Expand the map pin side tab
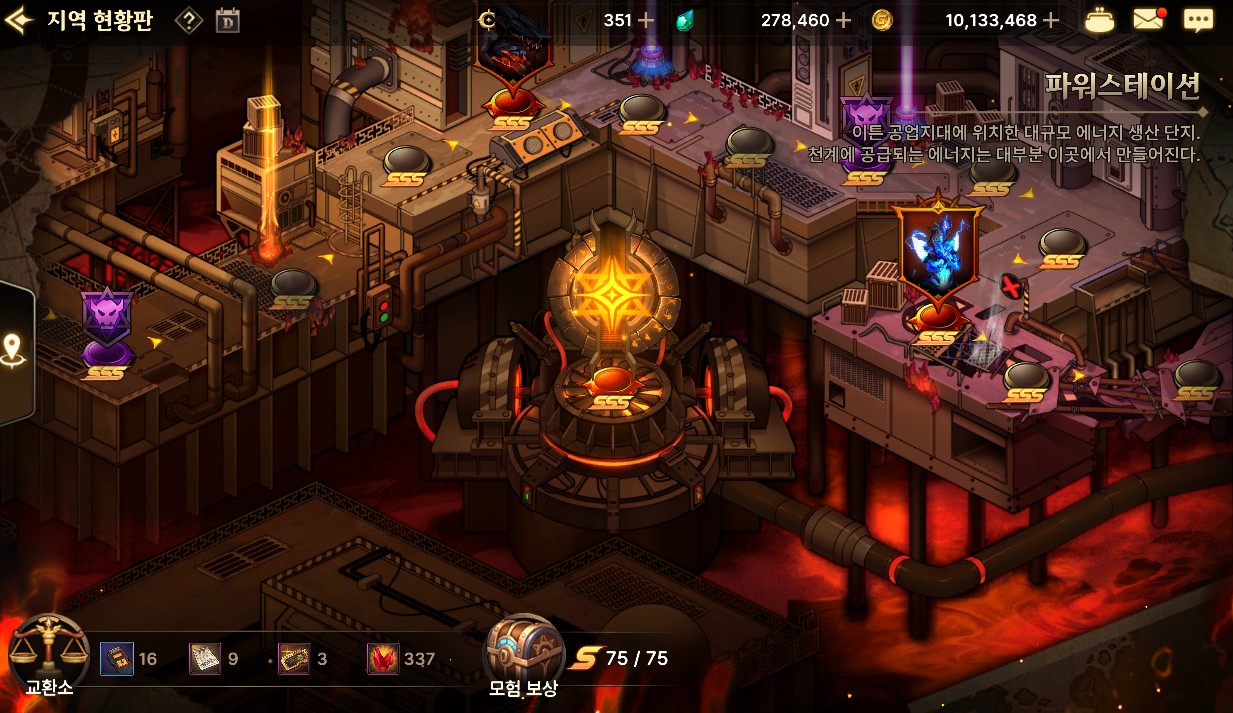Screen dimensions: 1233x713 coord(14,351)
